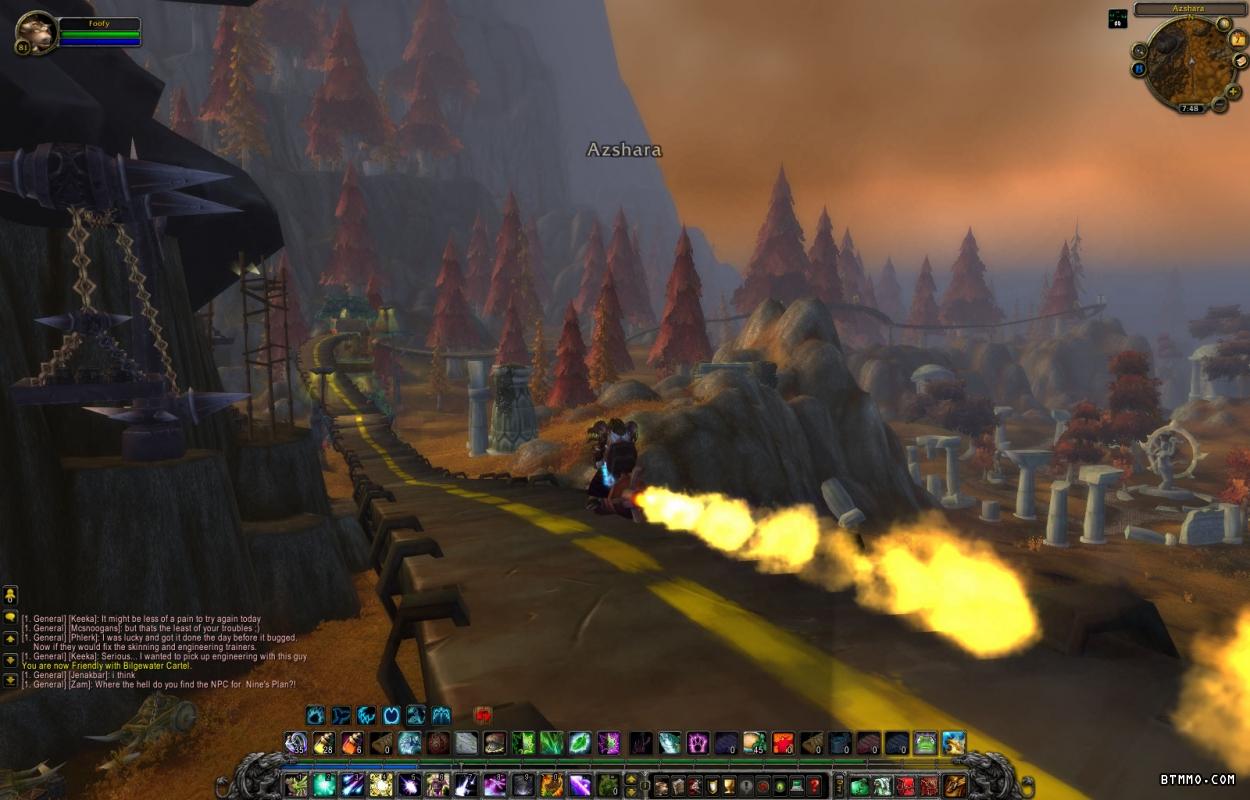Screen dimensions: 1250x800
Task: Open the red question mark help button
Action: click(x=816, y=786)
